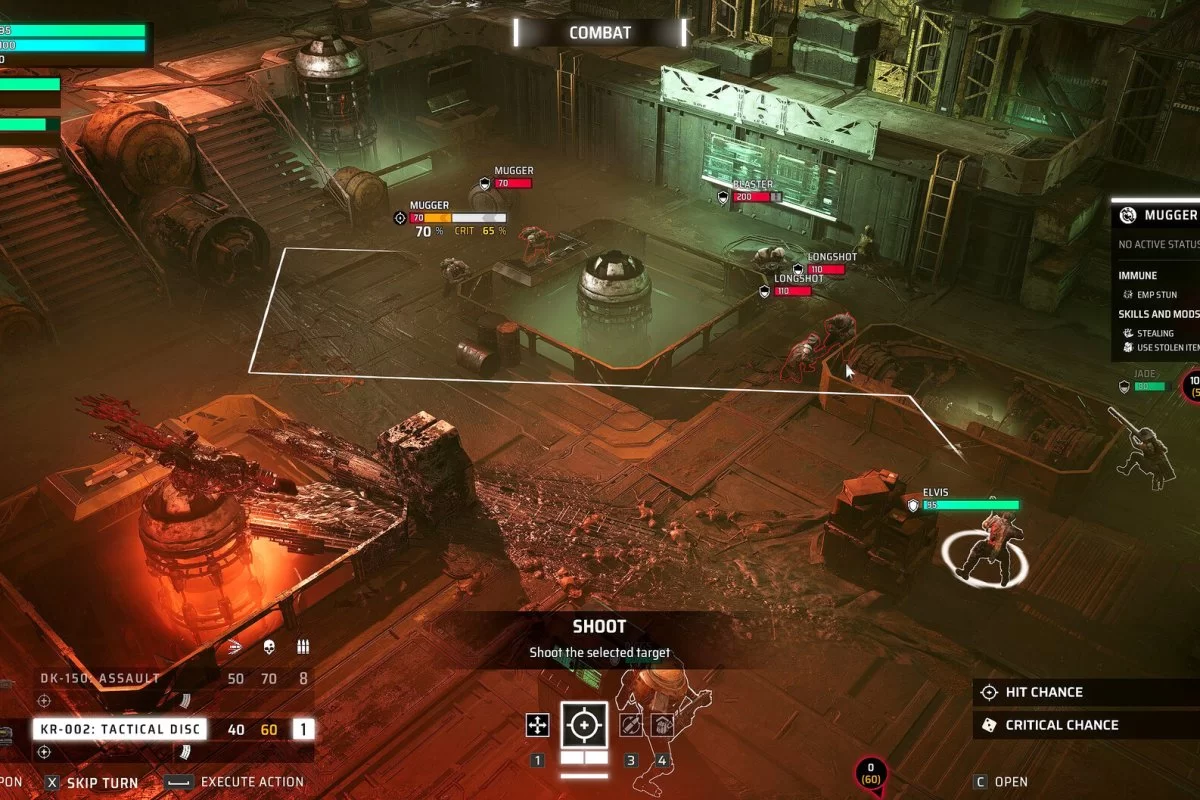This screenshot has width=1200, height=800.
Task: Activate the Shoot crosshair action
Action: point(584,725)
